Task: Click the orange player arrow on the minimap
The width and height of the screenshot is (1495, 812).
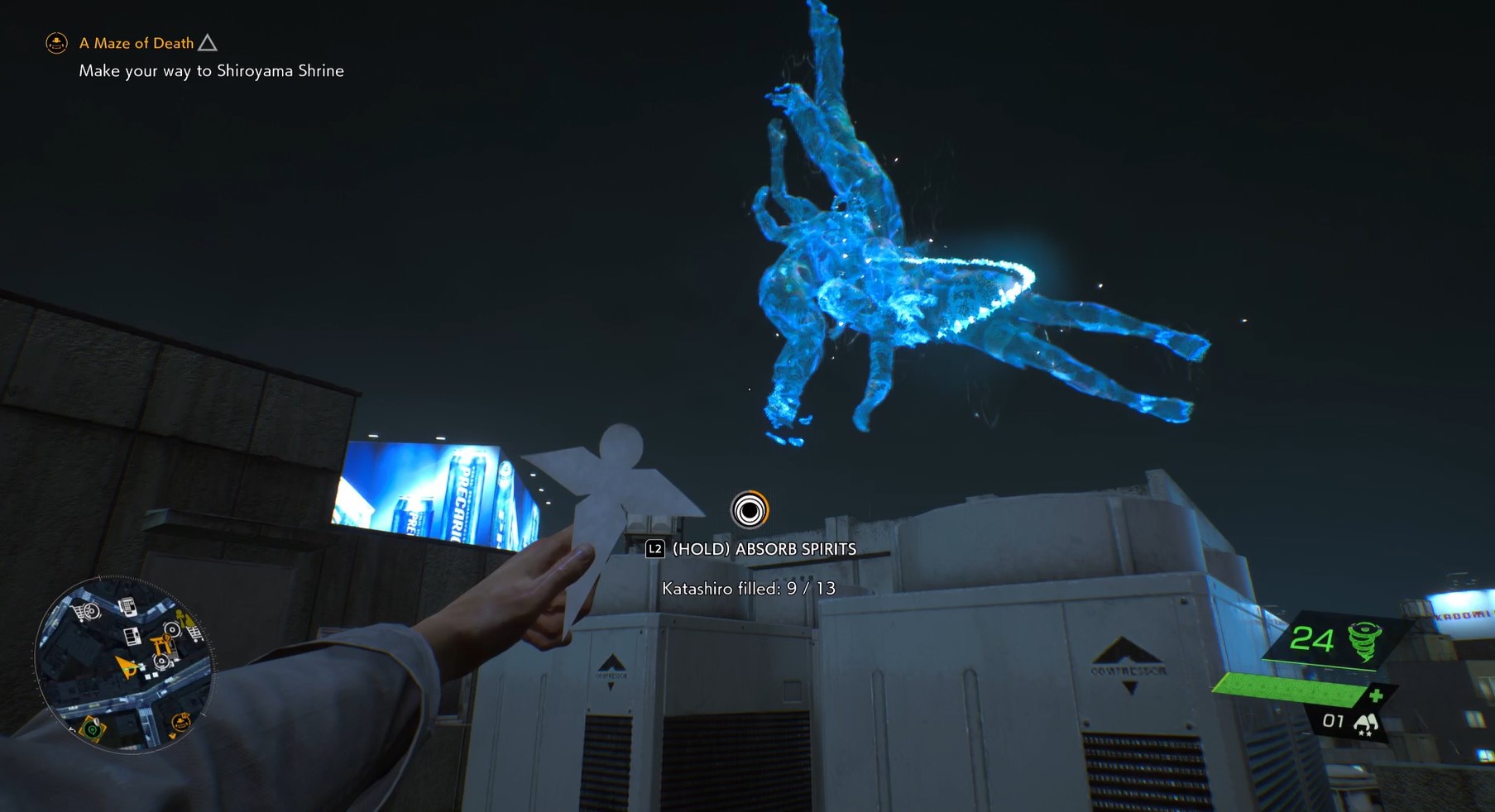Action: 127,666
